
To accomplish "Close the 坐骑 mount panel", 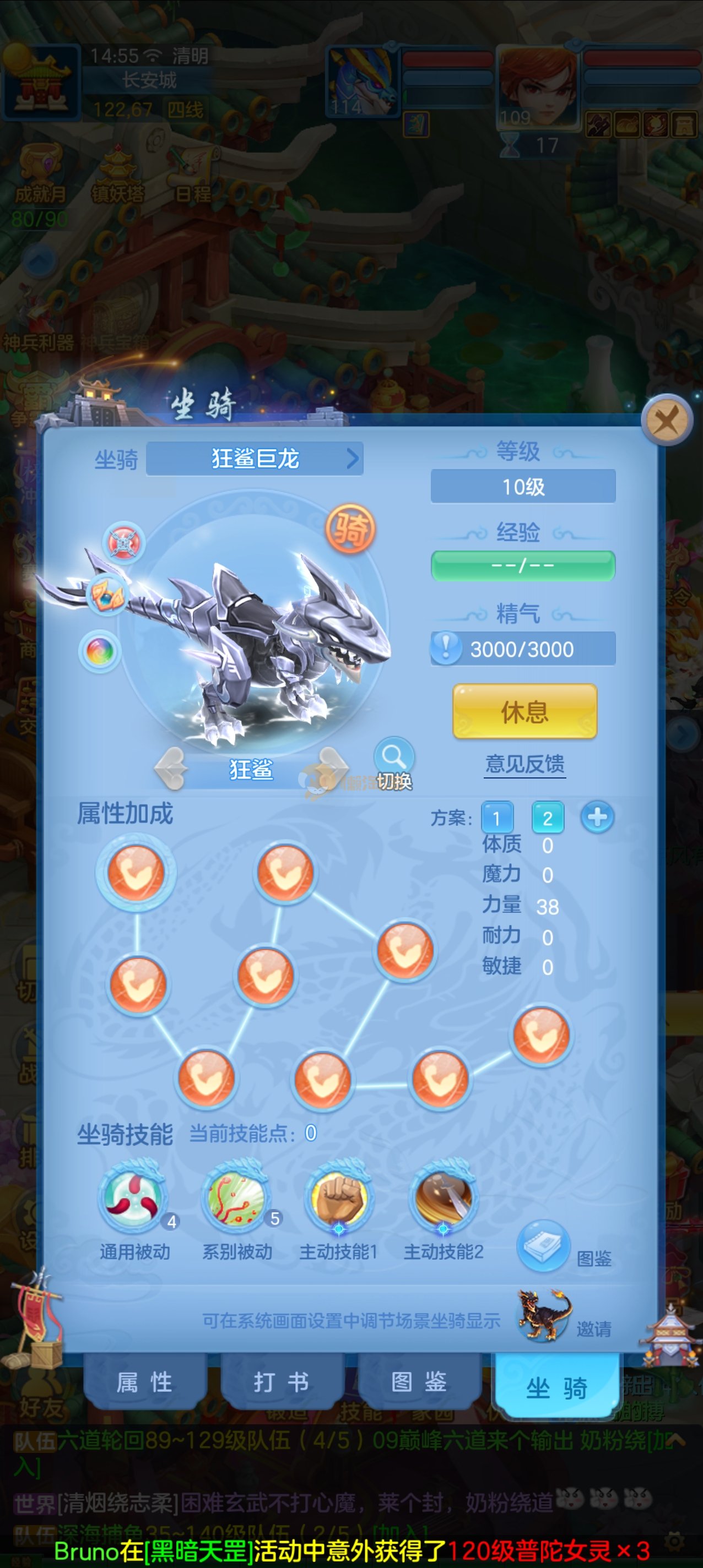I will pyautogui.click(x=667, y=420).
